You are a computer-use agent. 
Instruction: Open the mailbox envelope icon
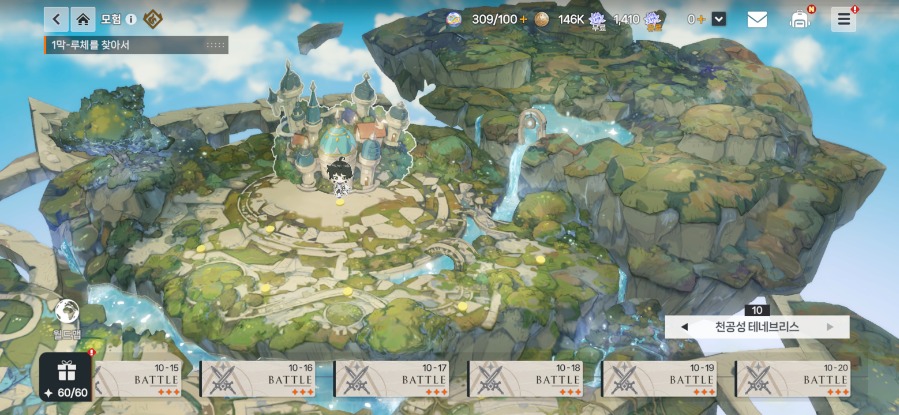(757, 19)
